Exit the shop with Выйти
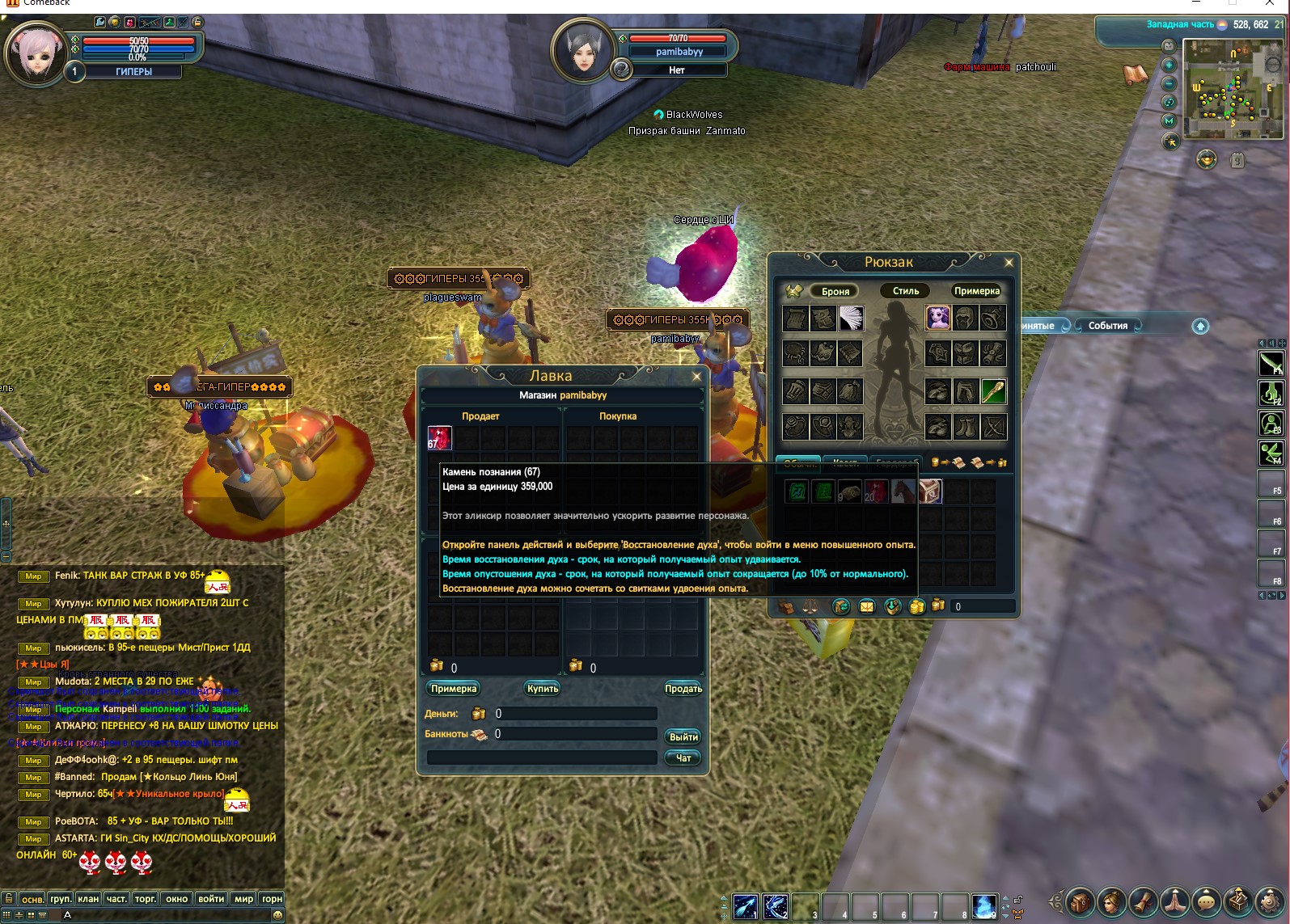Image resolution: width=1290 pixels, height=924 pixels. tap(683, 737)
